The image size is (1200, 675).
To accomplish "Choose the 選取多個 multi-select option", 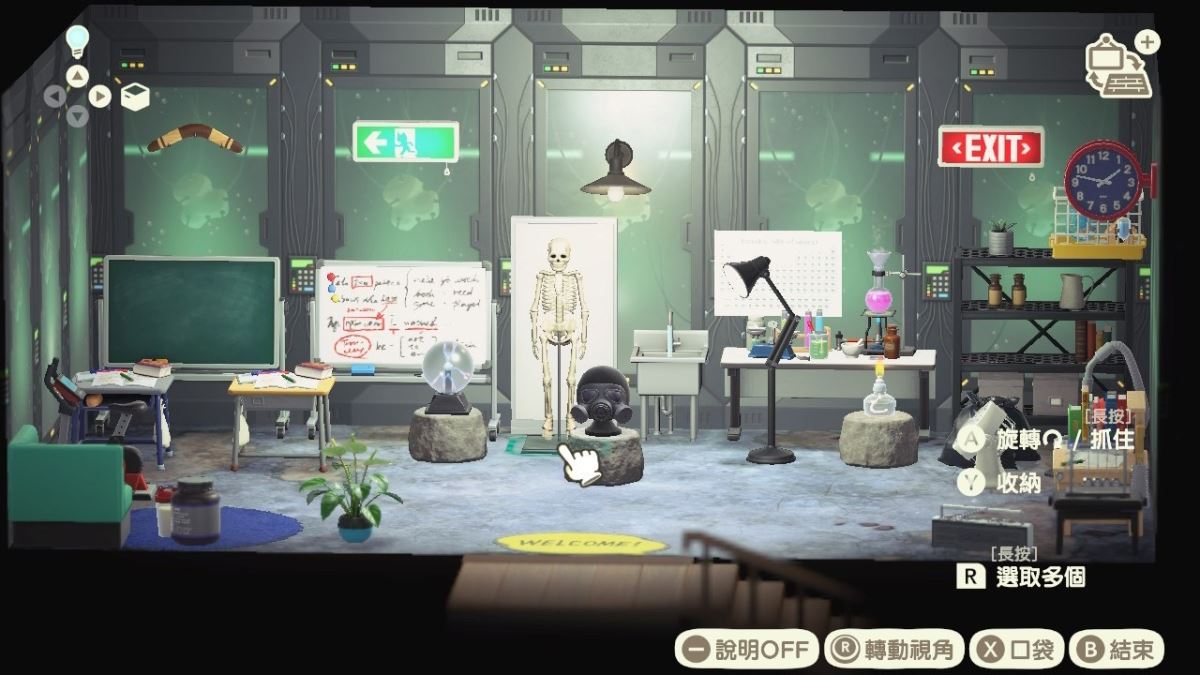I will 1021,576.
